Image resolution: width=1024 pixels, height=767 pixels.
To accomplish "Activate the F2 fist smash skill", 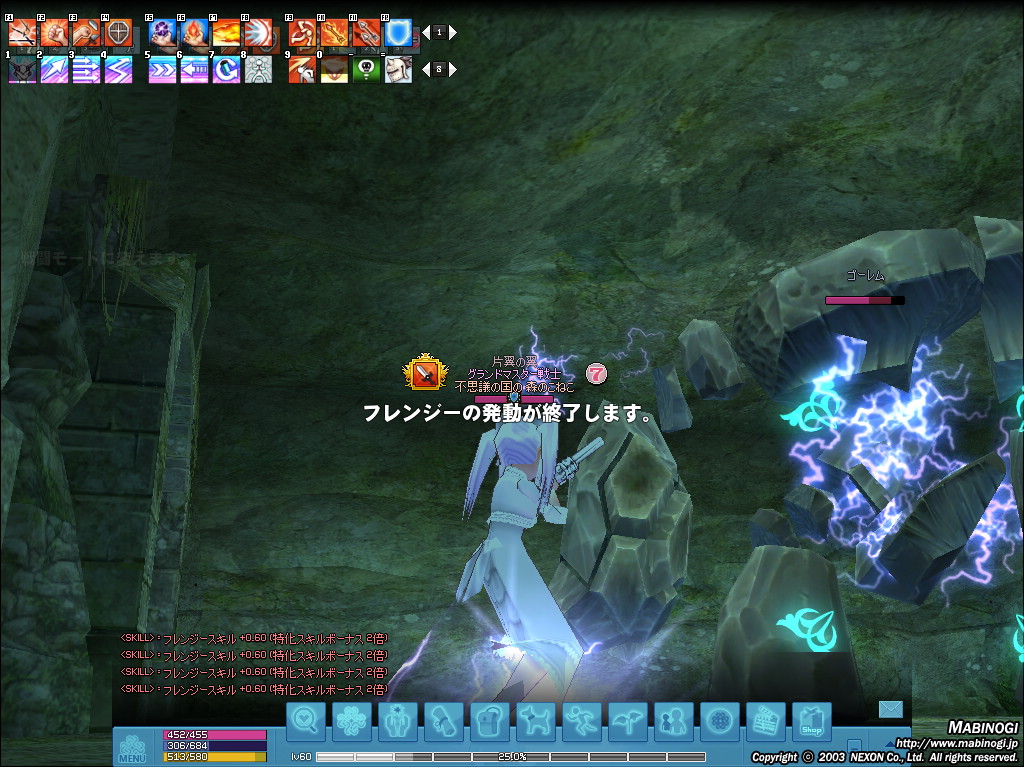I will tap(54, 32).
